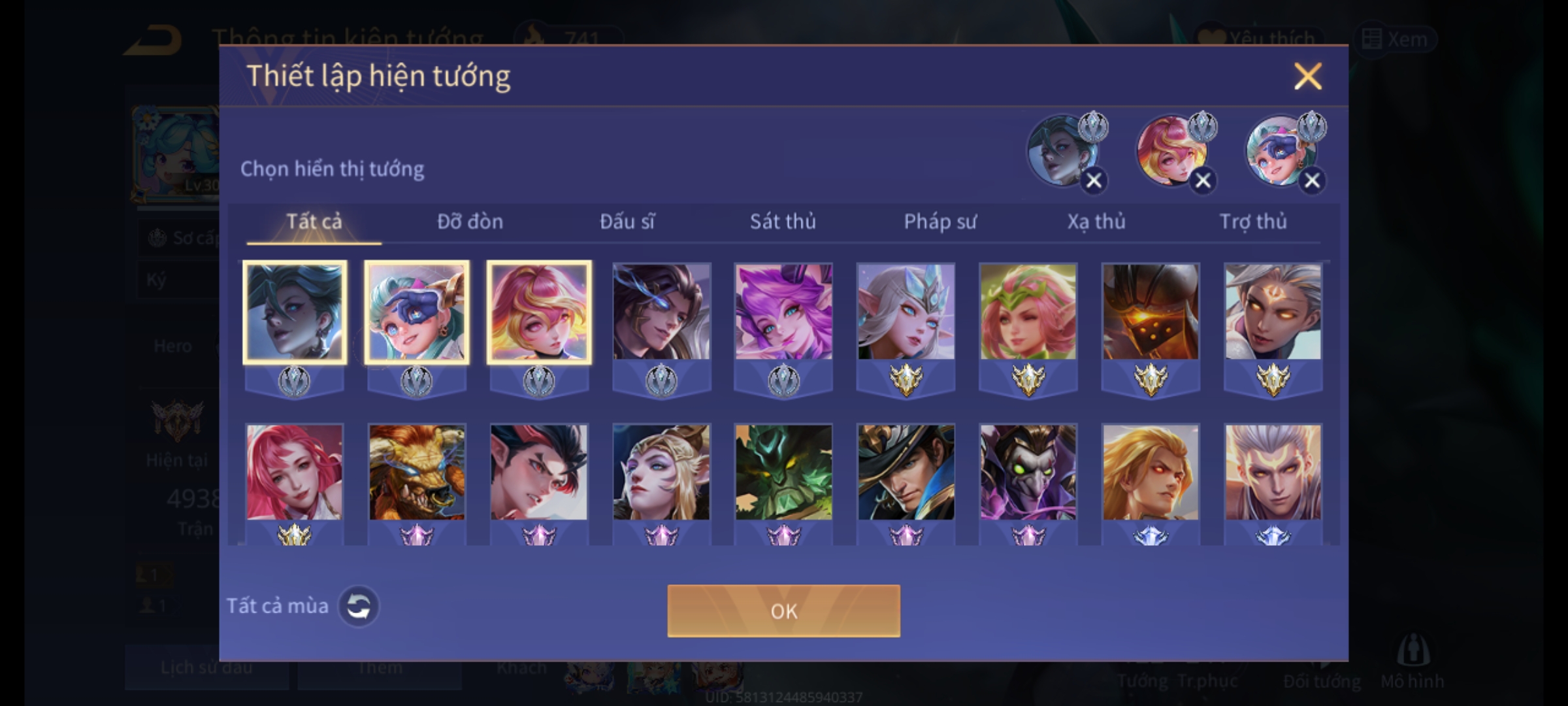1568x706 pixels.
Task: Remove the dark teal-haired hero from displayed slots
Action: [x=1094, y=181]
